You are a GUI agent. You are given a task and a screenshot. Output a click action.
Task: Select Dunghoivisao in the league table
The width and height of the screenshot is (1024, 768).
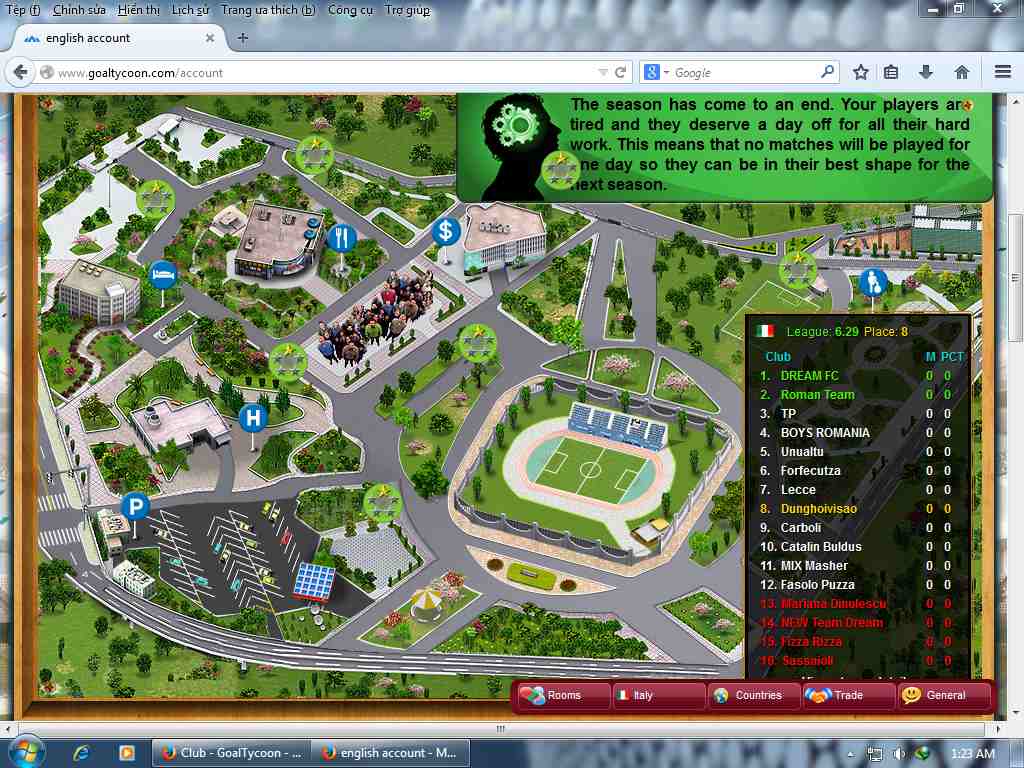(818, 509)
